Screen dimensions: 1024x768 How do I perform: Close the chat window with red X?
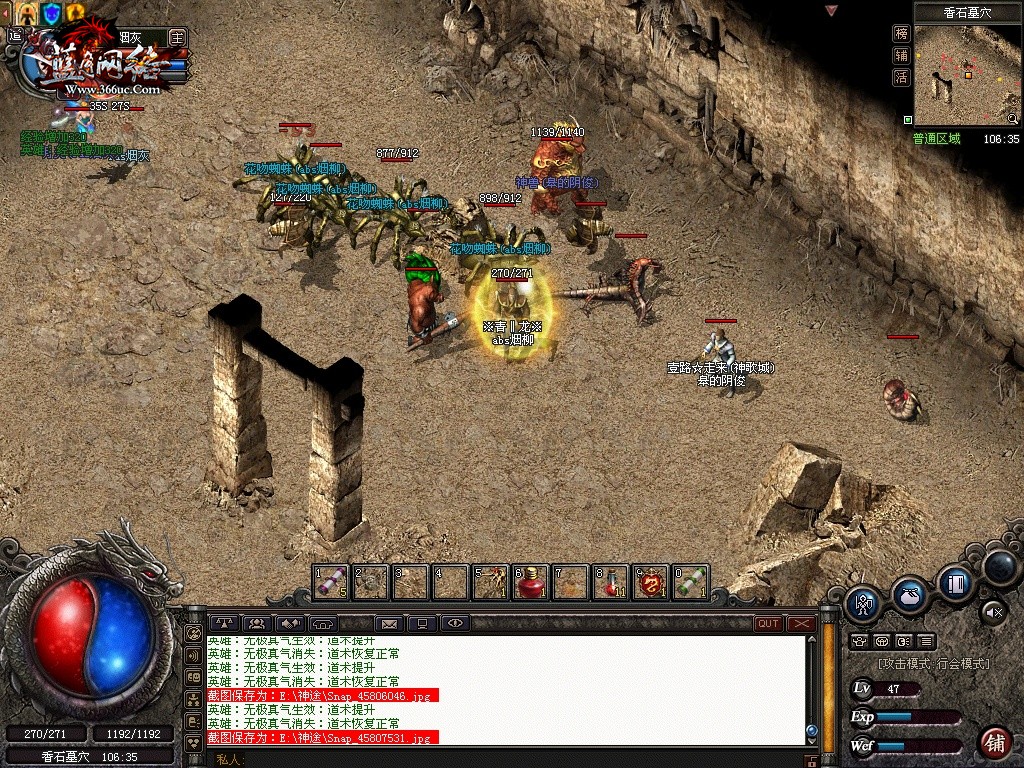pyautogui.click(x=801, y=623)
